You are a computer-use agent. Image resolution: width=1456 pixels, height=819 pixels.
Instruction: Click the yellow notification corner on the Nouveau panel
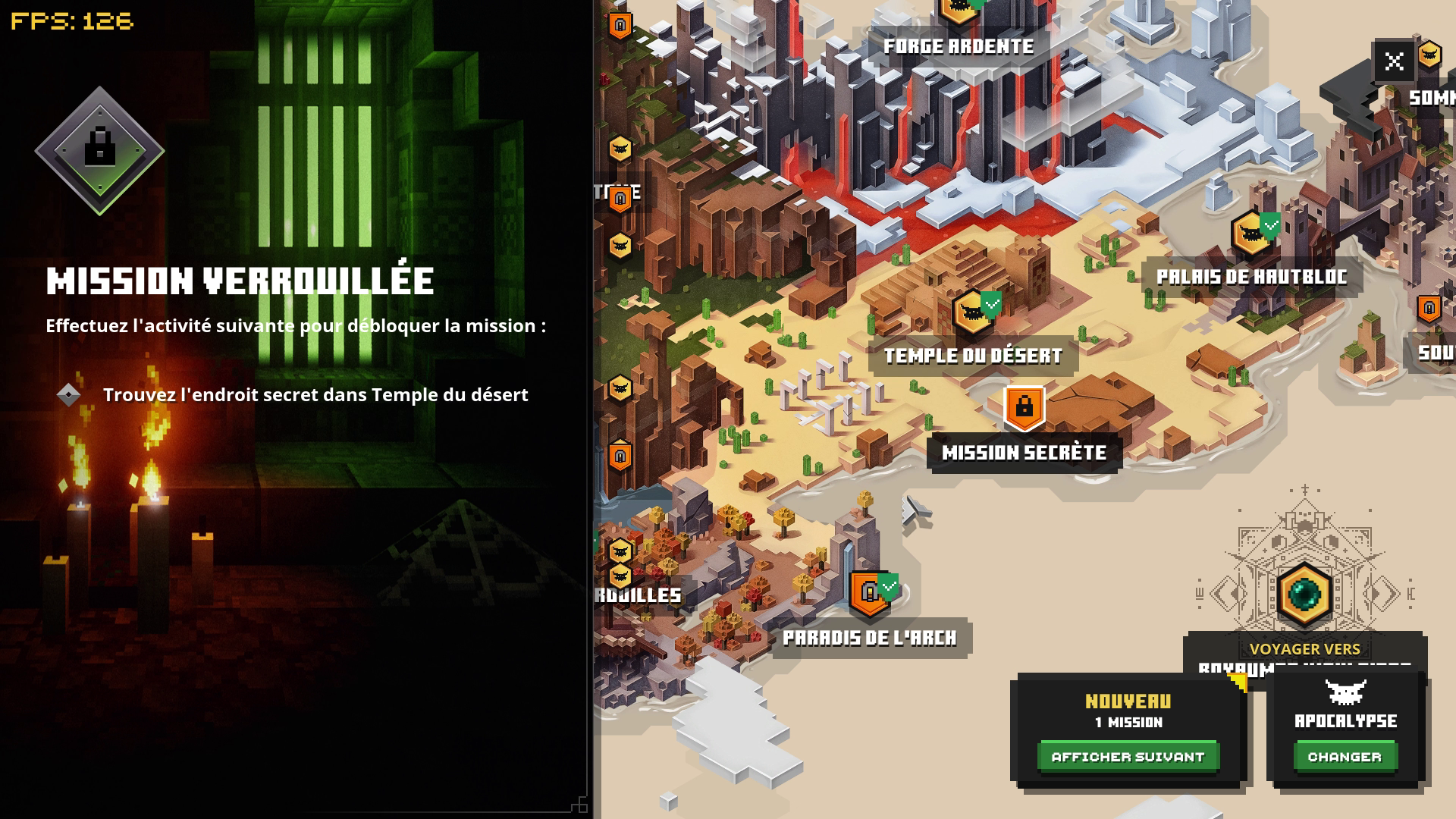1237,682
